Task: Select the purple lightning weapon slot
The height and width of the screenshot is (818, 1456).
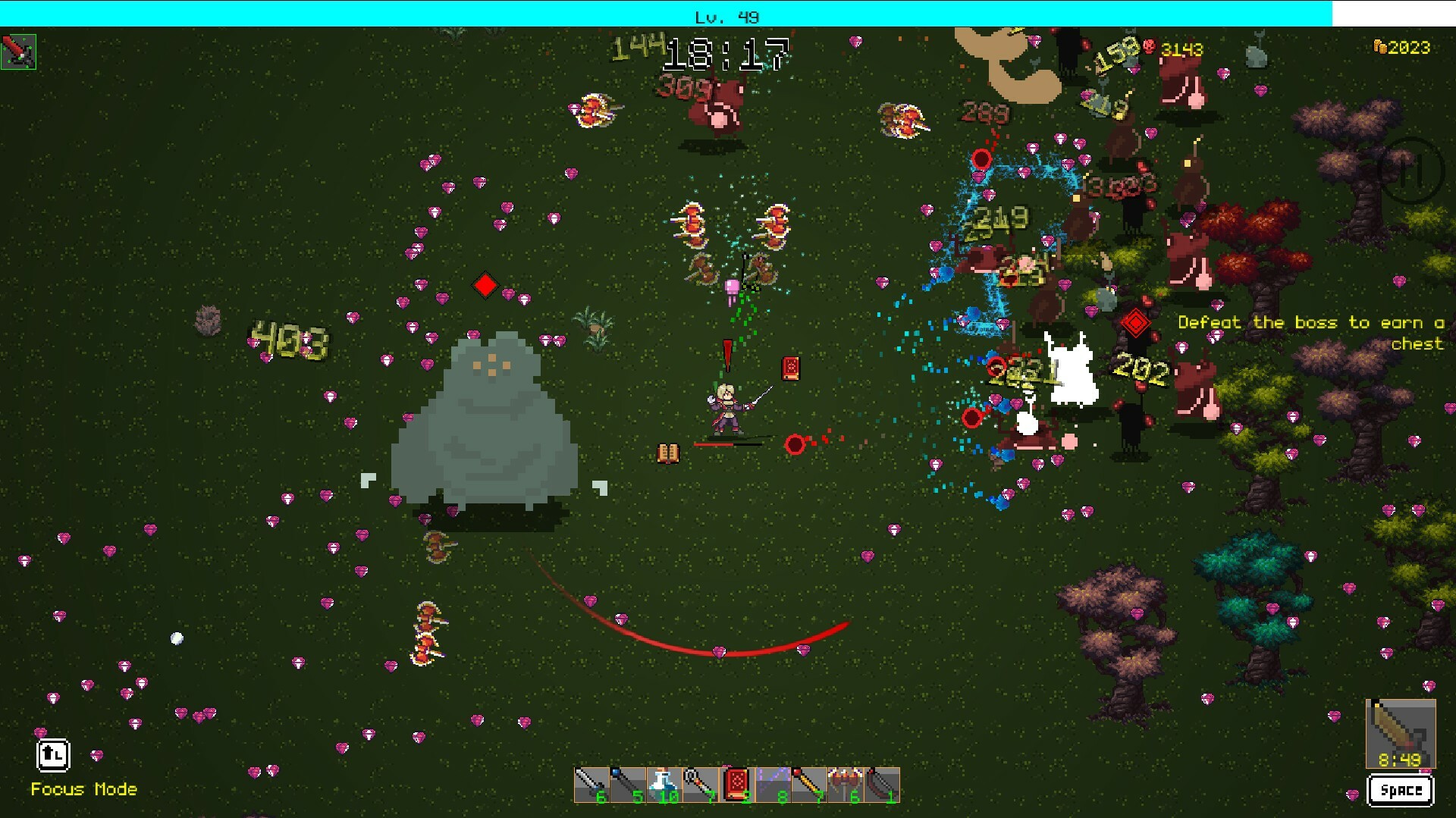Action: [772, 785]
